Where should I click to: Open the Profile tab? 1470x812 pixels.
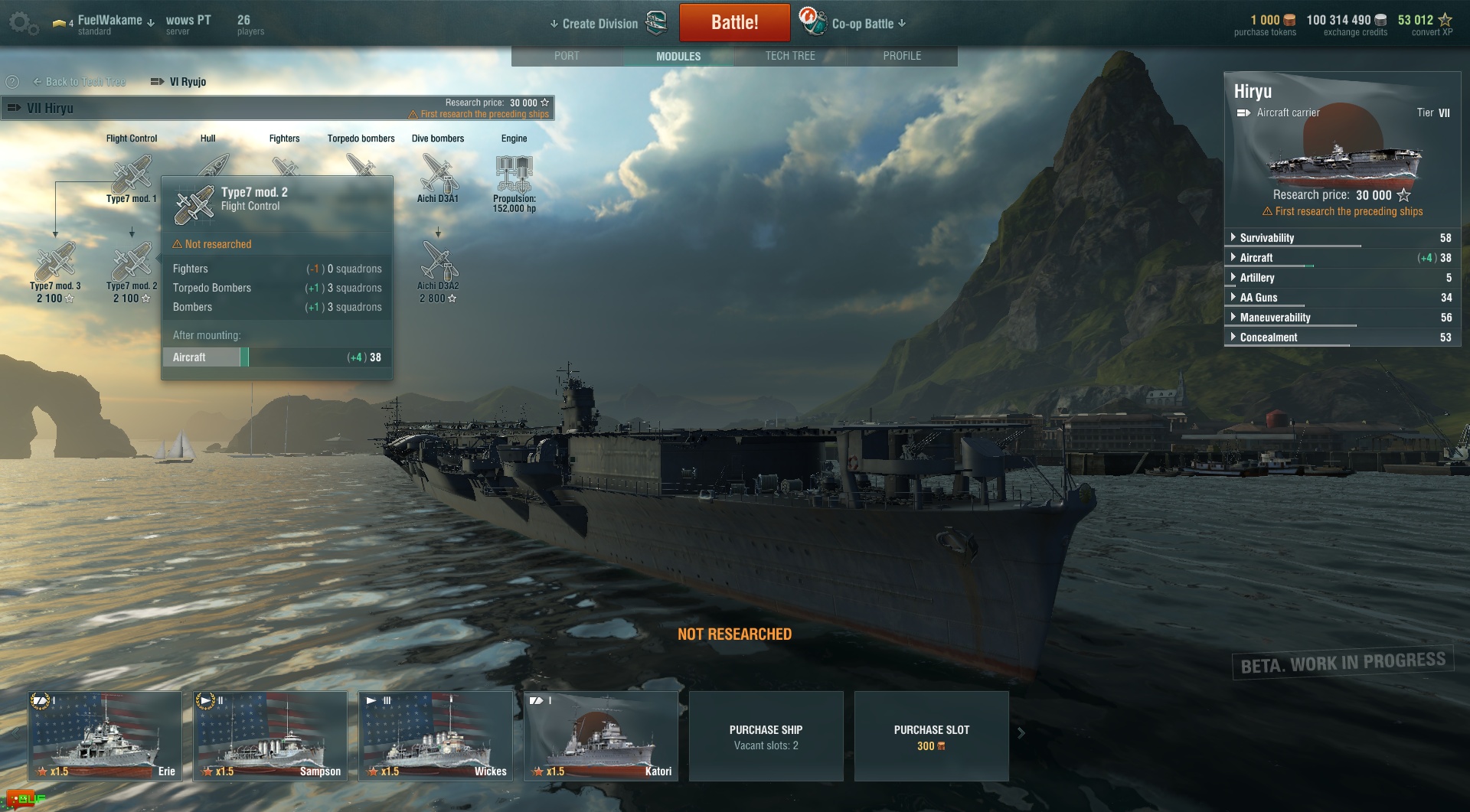tap(902, 56)
